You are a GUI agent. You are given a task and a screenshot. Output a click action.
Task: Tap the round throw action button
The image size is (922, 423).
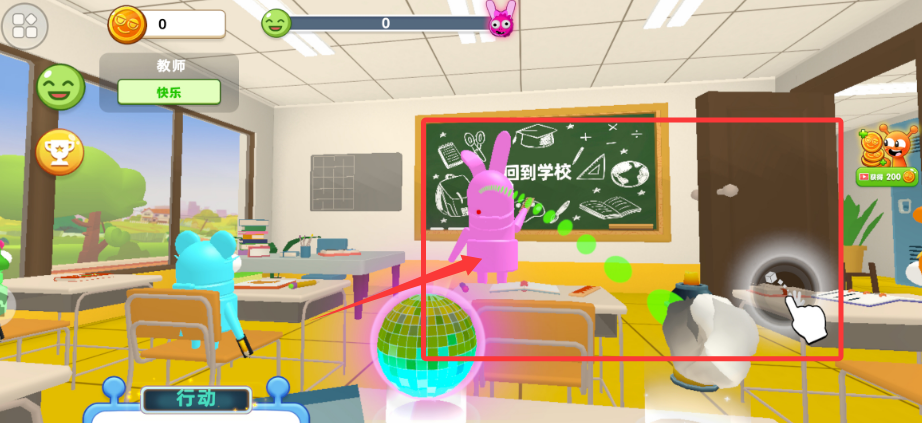click(x=785, y=285)
